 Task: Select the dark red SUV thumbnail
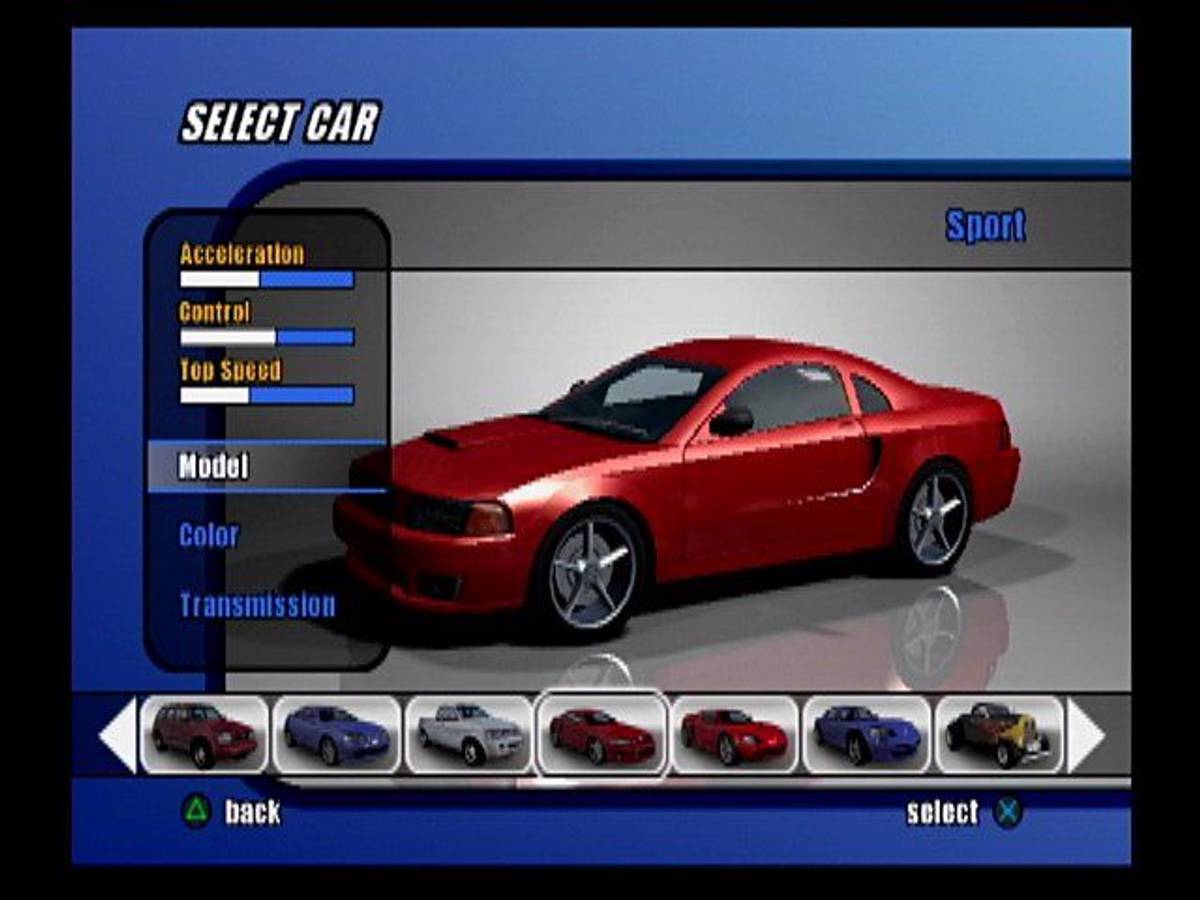point(204,735)
